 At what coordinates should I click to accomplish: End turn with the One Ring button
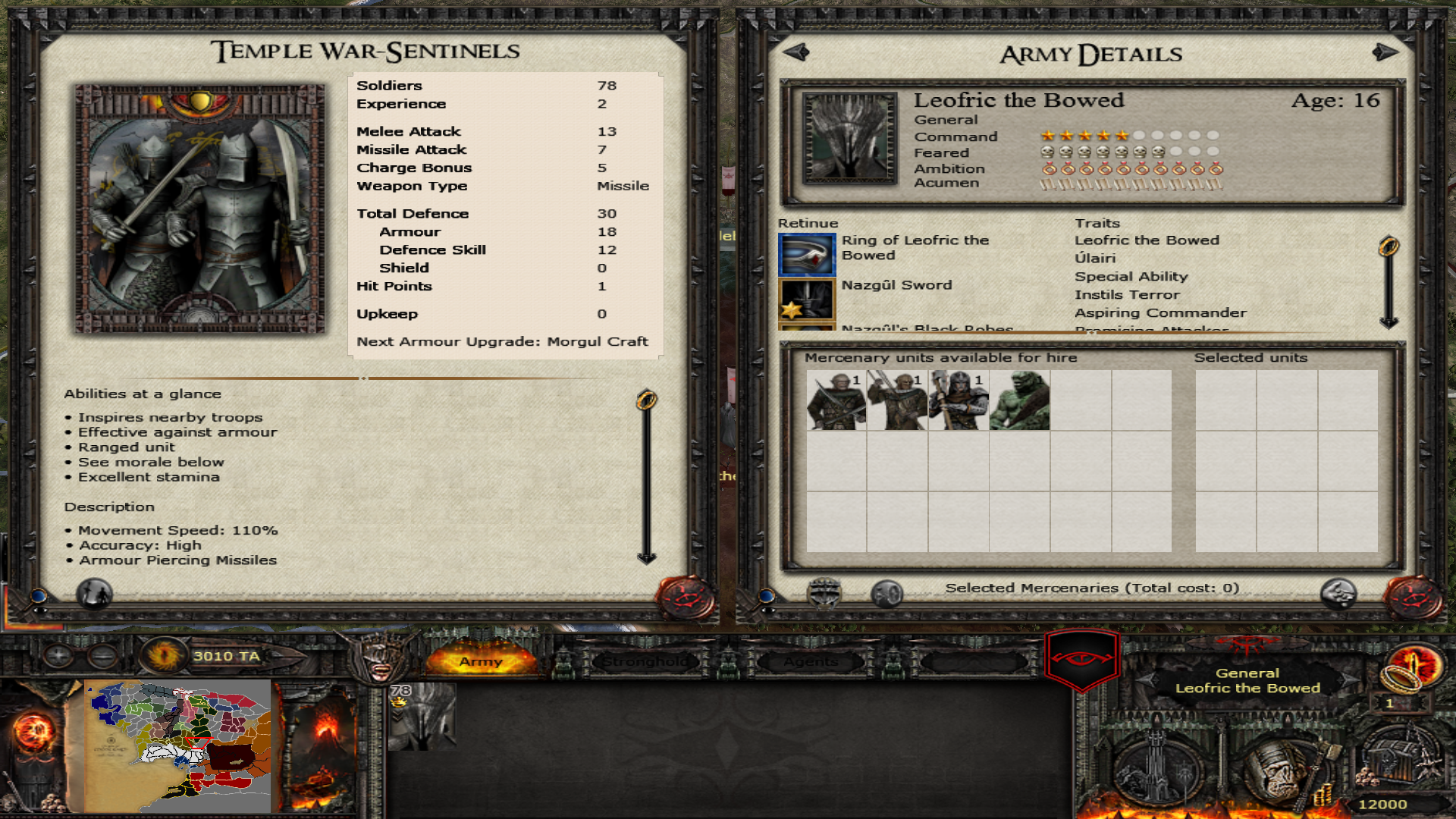(1411, 666)
